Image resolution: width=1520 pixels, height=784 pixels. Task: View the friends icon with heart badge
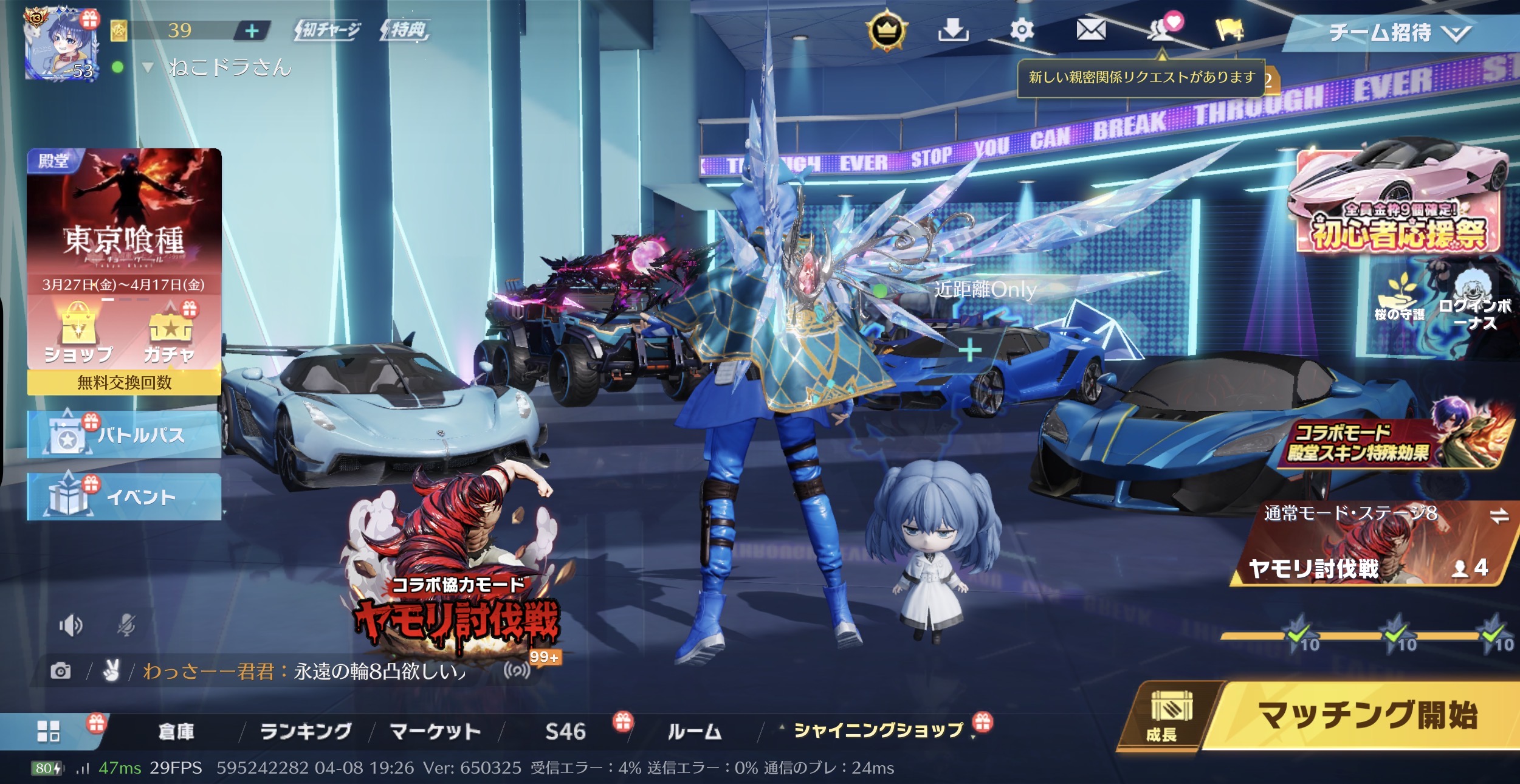1162,30
